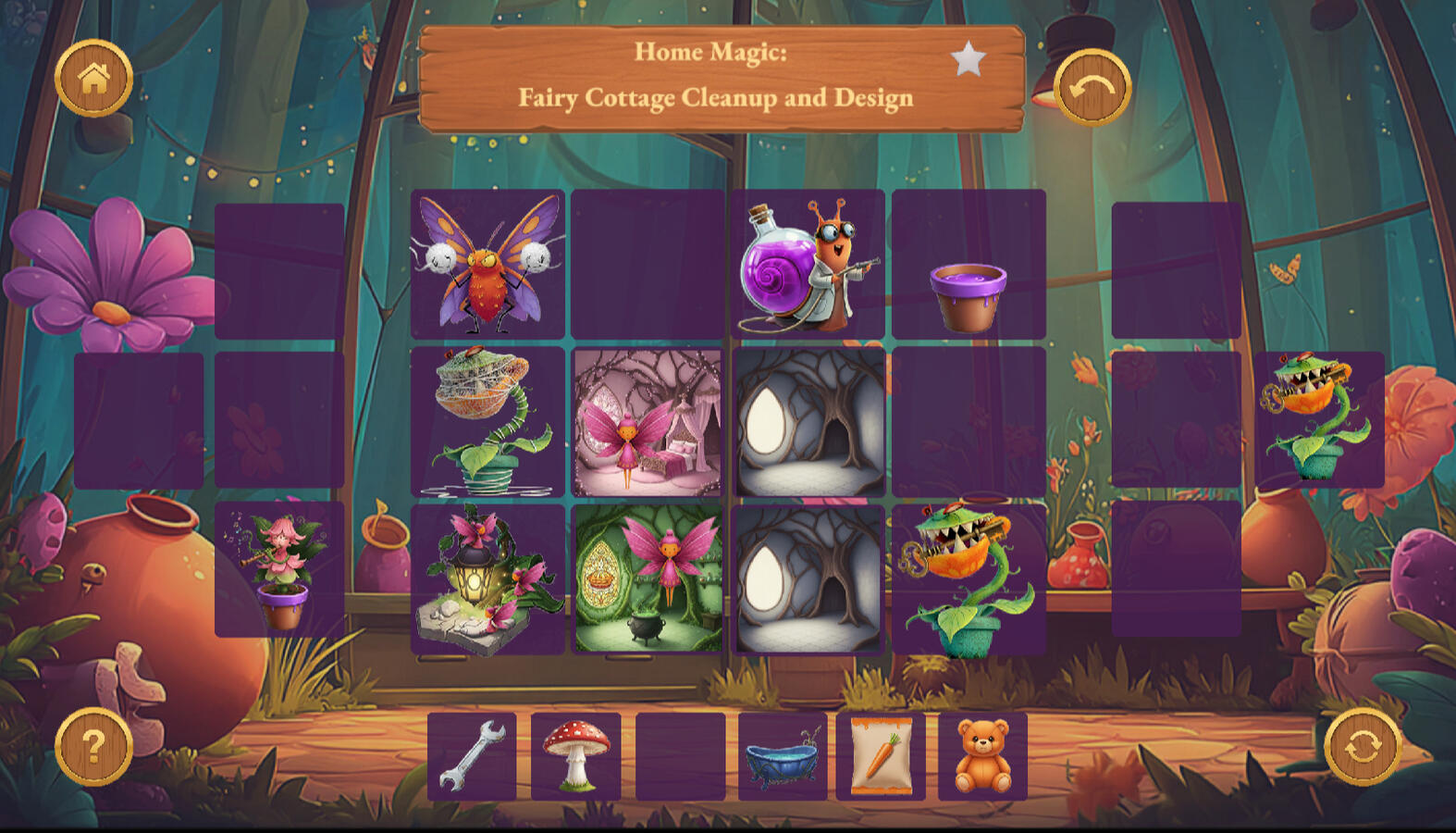Undo the last move
The height and width of the screenshot is (833, 1456).
(x=1092, y=88)
